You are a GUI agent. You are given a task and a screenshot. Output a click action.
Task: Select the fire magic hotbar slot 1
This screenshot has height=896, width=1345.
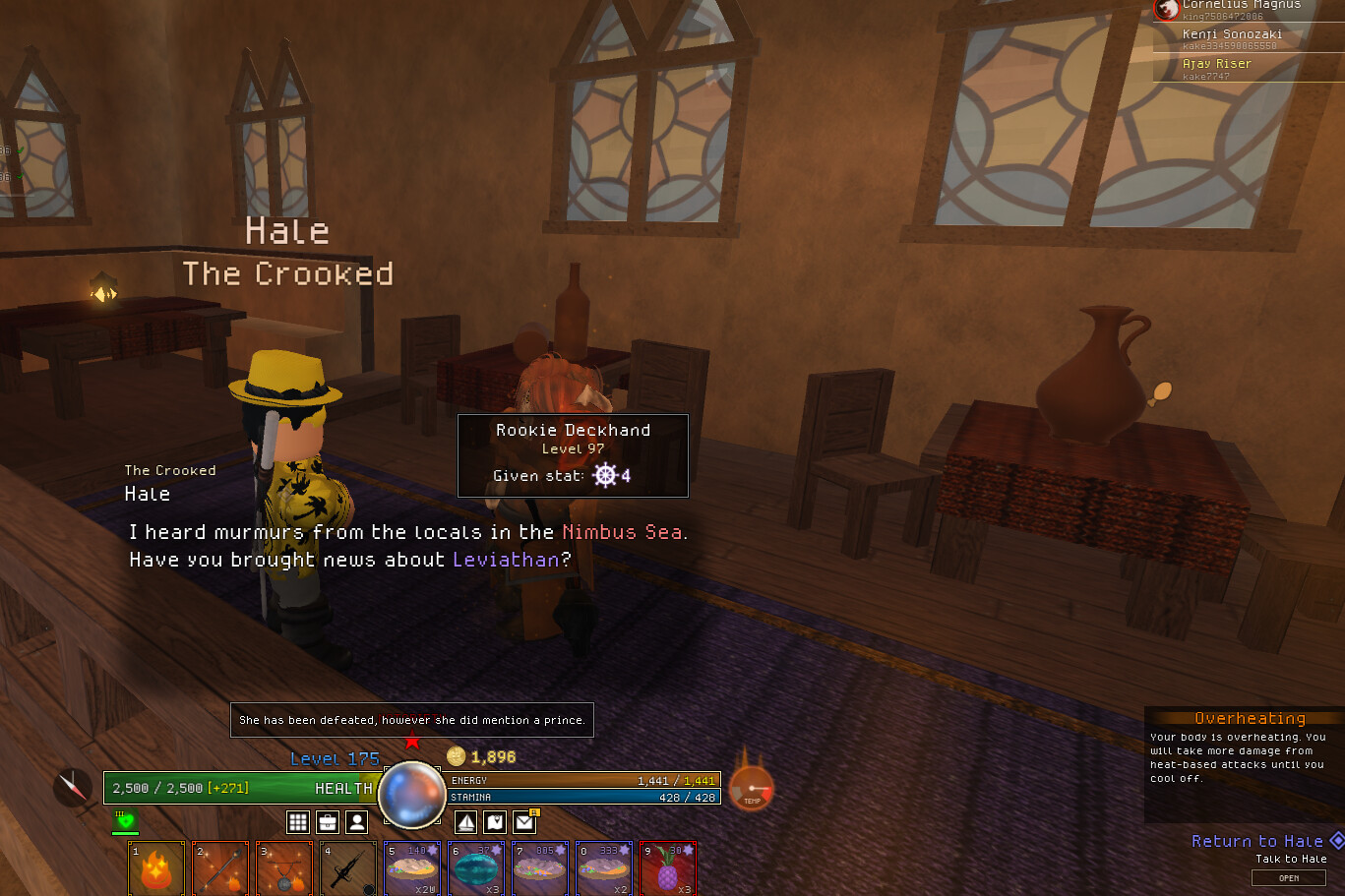tap(156, 868)
